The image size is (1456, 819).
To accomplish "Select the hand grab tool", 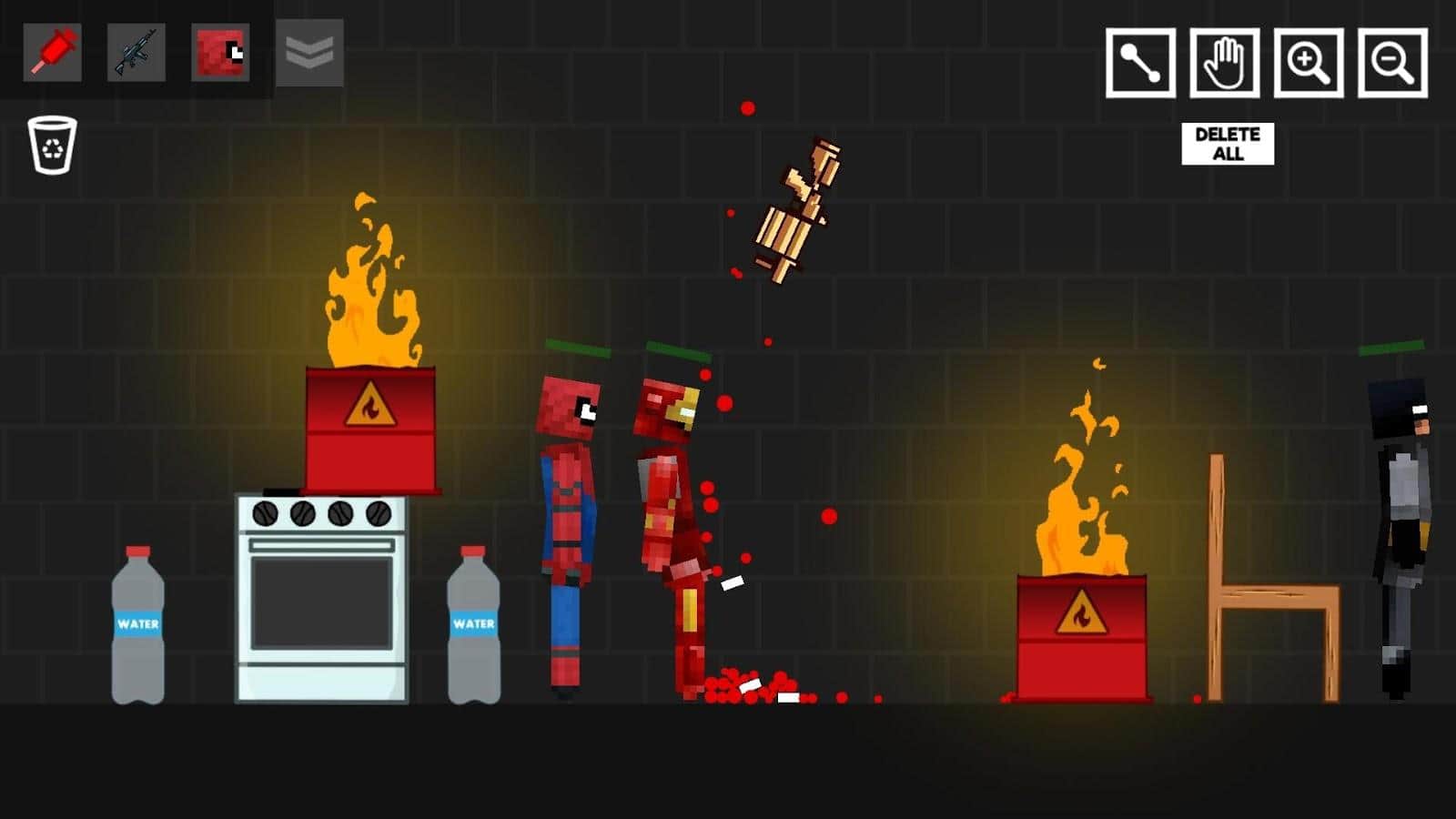I will (x=1224, y=62).
